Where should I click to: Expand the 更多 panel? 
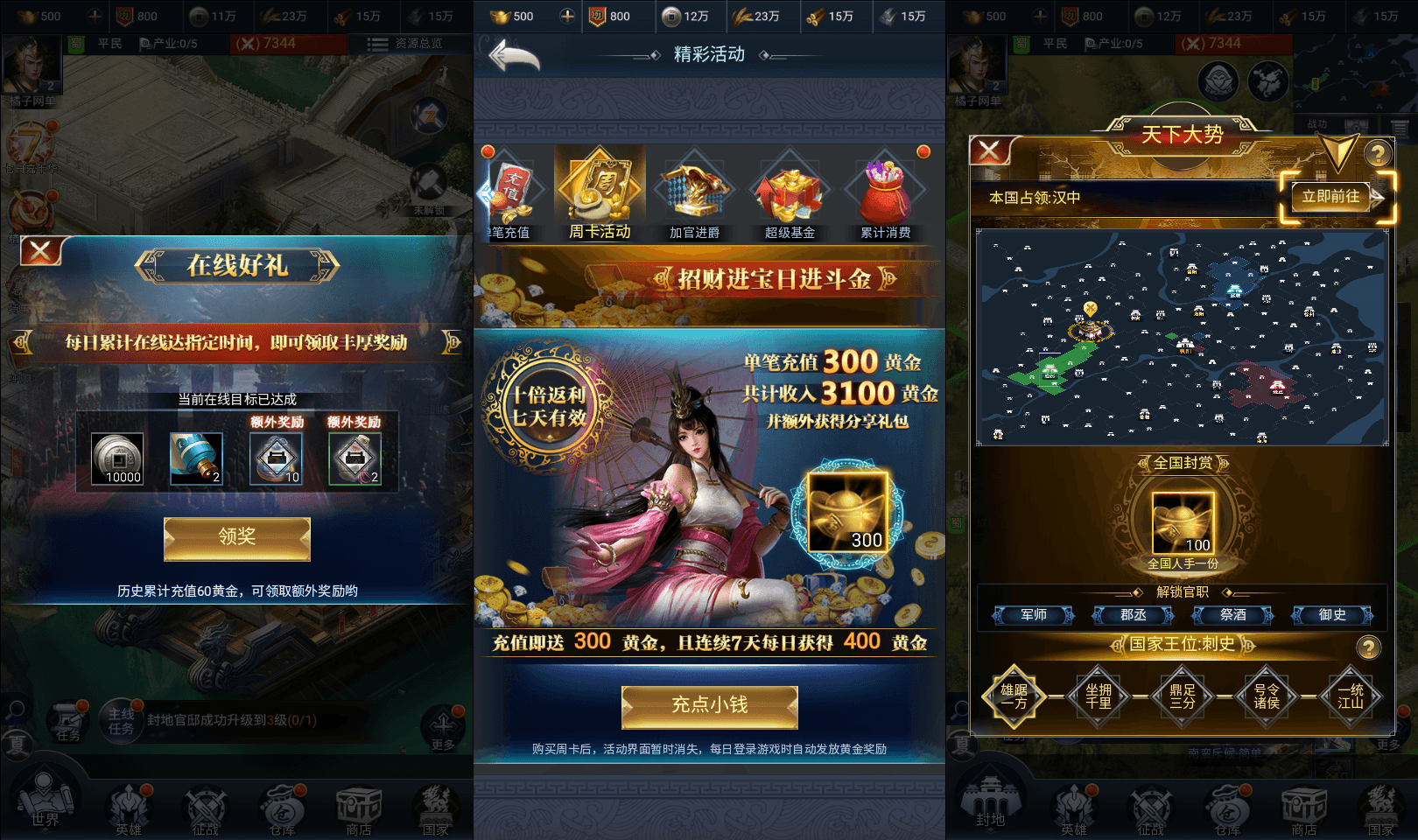[x=445, y=724]
